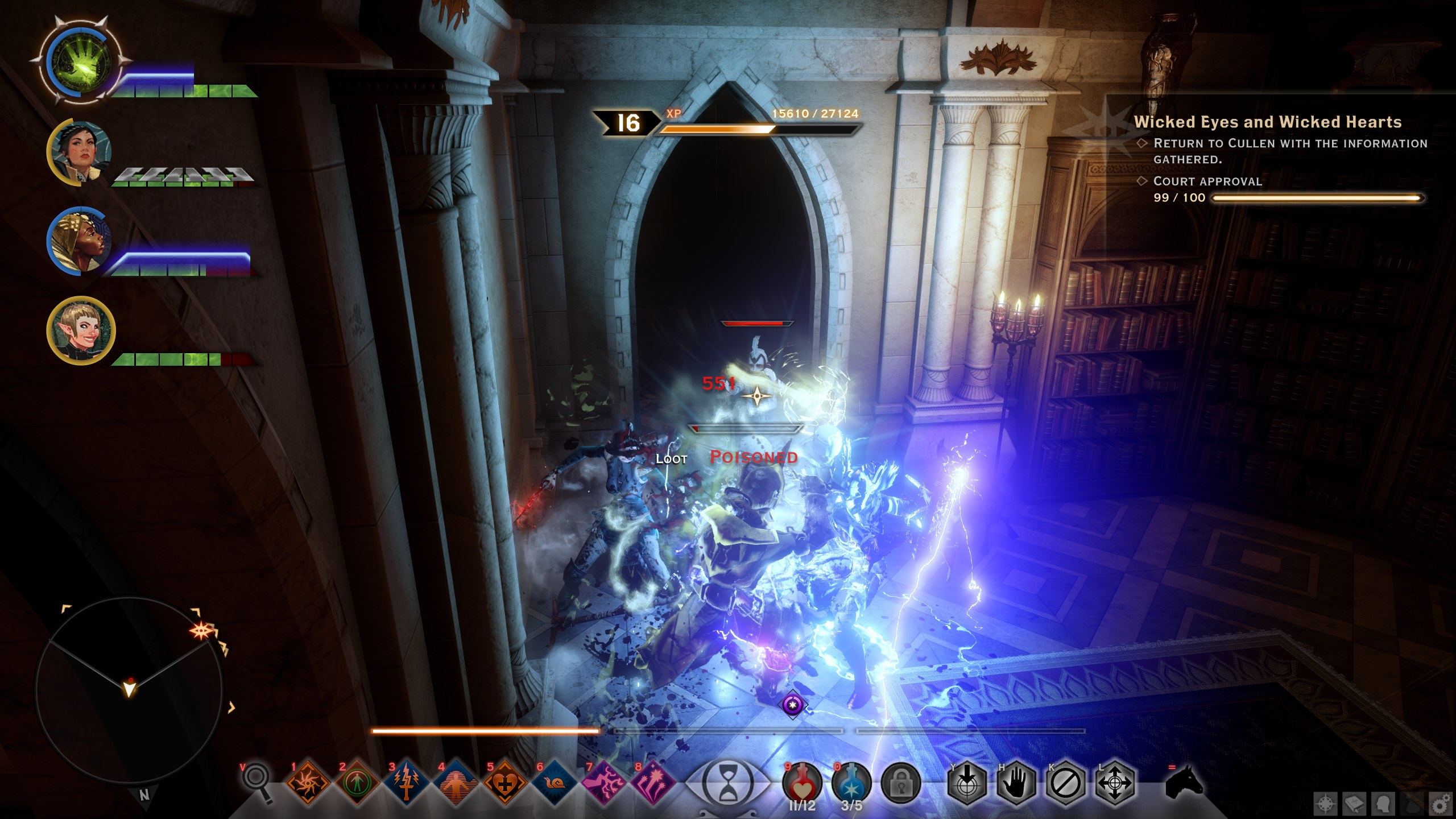
Task: Cast the purple branching lightning ability
Action: 603,783
